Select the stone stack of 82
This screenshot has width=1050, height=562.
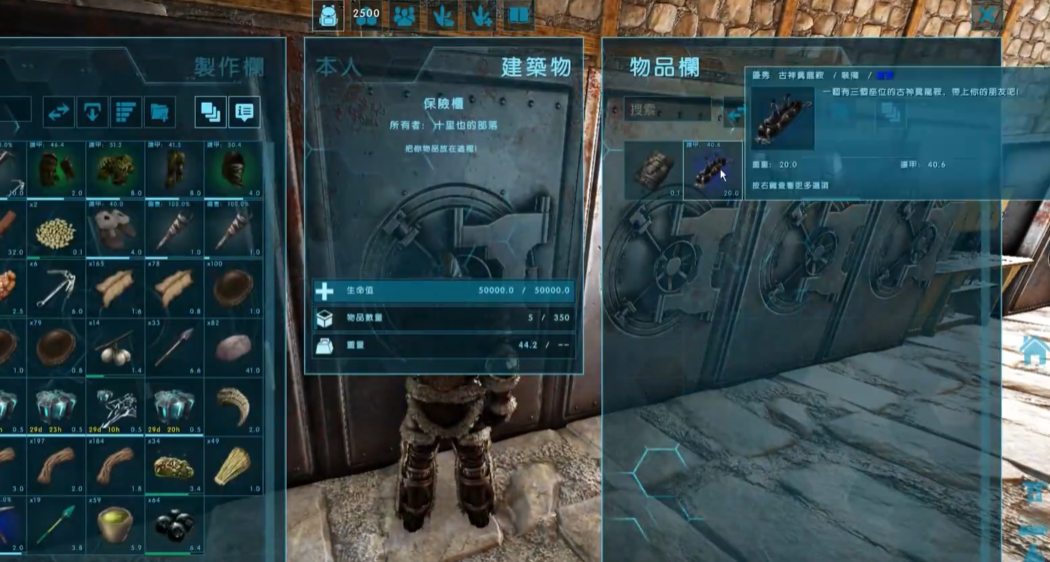coord(233,346)
